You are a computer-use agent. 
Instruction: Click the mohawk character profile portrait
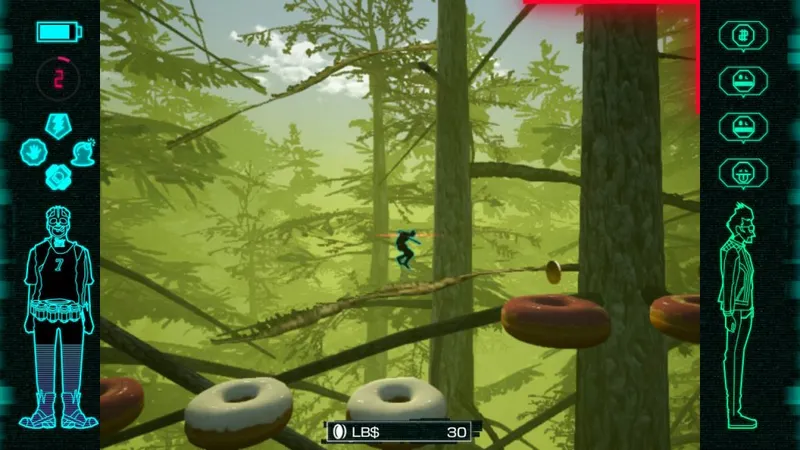click(743, 314)
